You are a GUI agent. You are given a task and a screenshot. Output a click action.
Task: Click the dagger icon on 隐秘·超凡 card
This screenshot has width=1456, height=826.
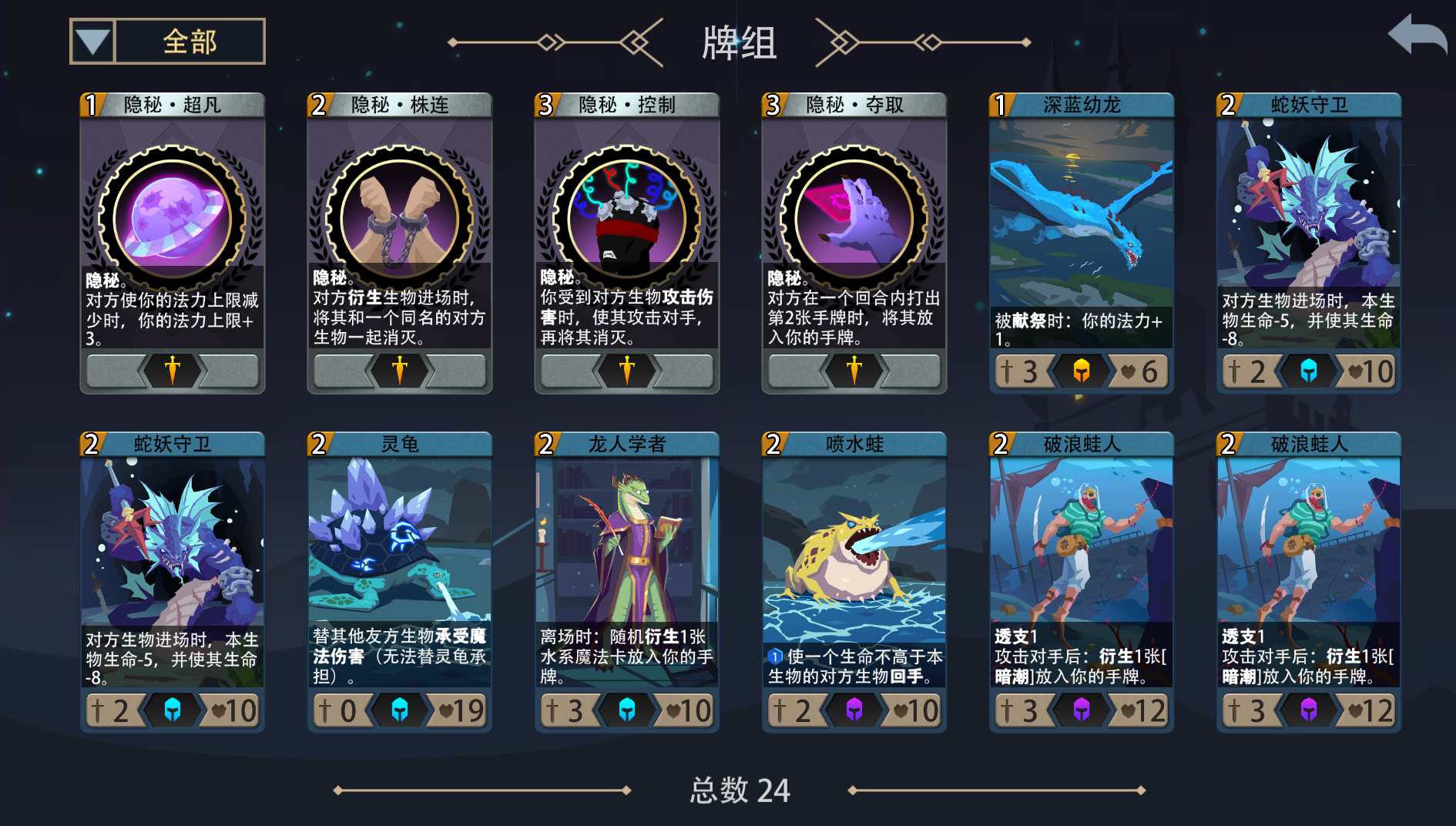[173, 371]
